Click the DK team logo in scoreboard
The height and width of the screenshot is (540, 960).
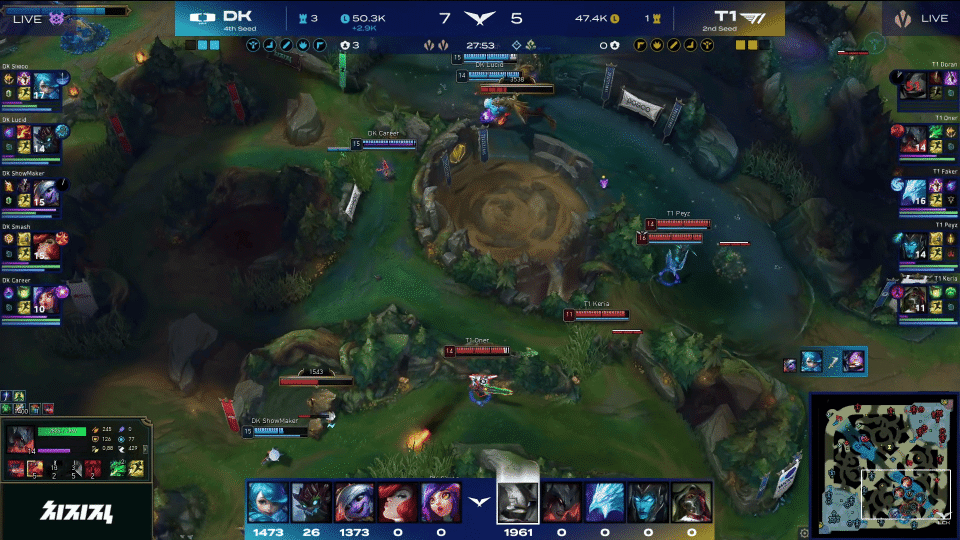point(203,18)
